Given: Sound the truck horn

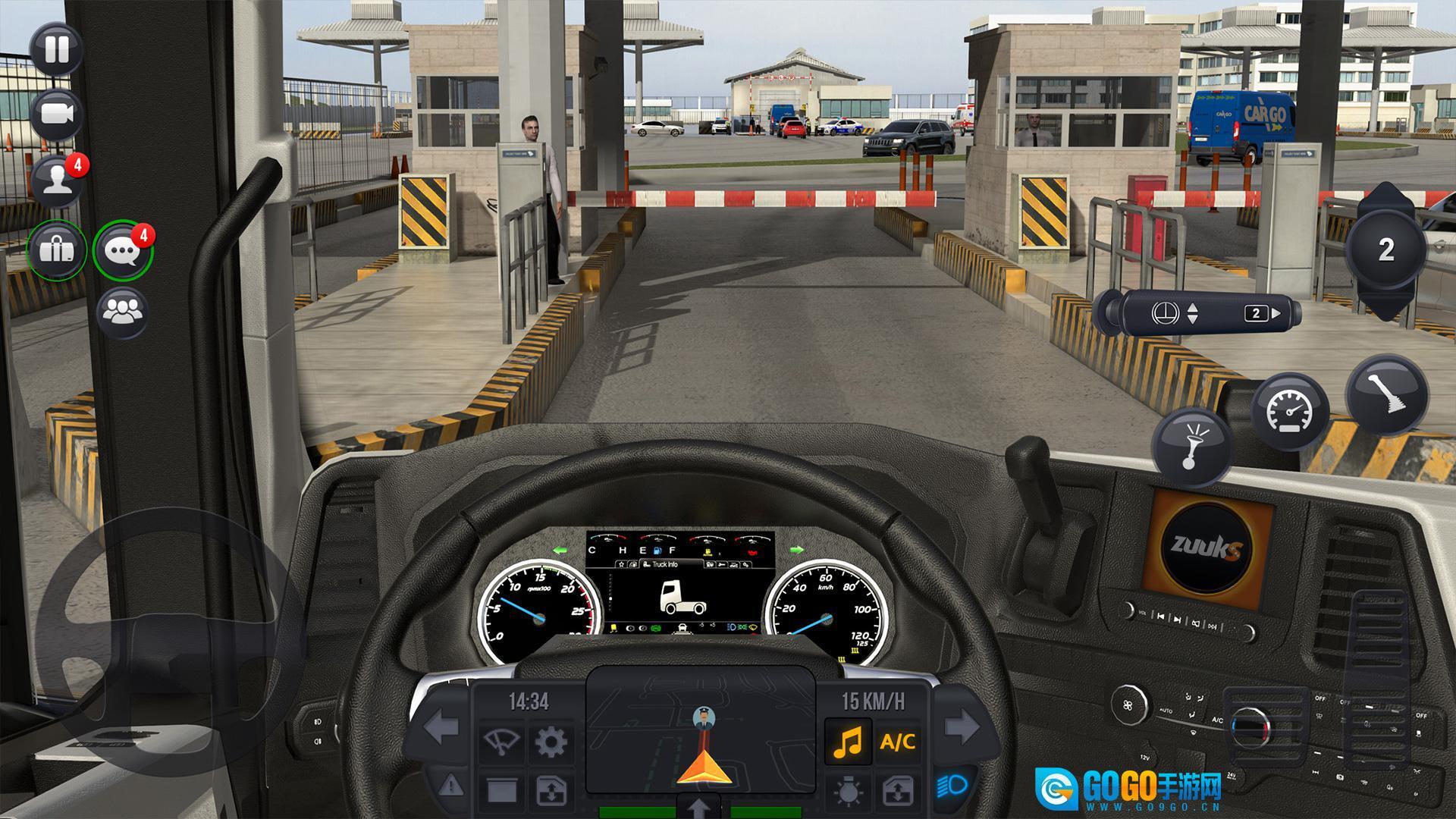Looking at the screenshot, I should click(x=1191, y=447).
